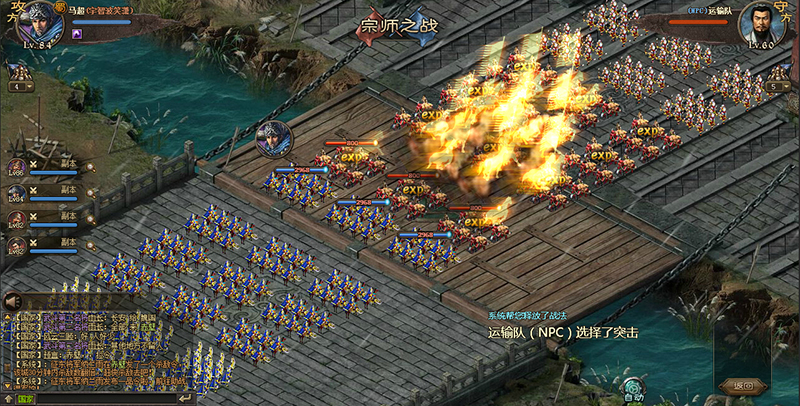This screenshot has height=406, width=800.
Task: Open the defender troop count dropdown
Action: tap(781, 87)
